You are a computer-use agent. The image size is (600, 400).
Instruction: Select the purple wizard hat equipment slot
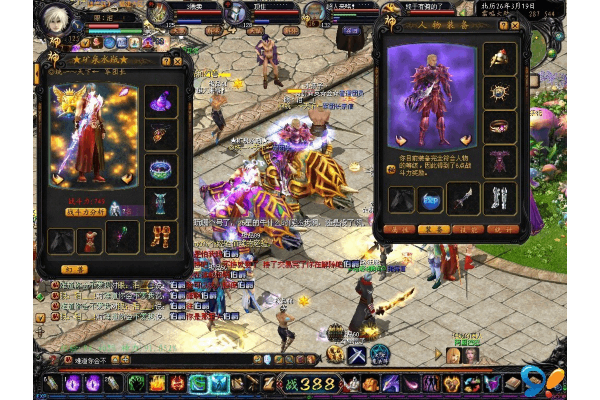(161, 100)
